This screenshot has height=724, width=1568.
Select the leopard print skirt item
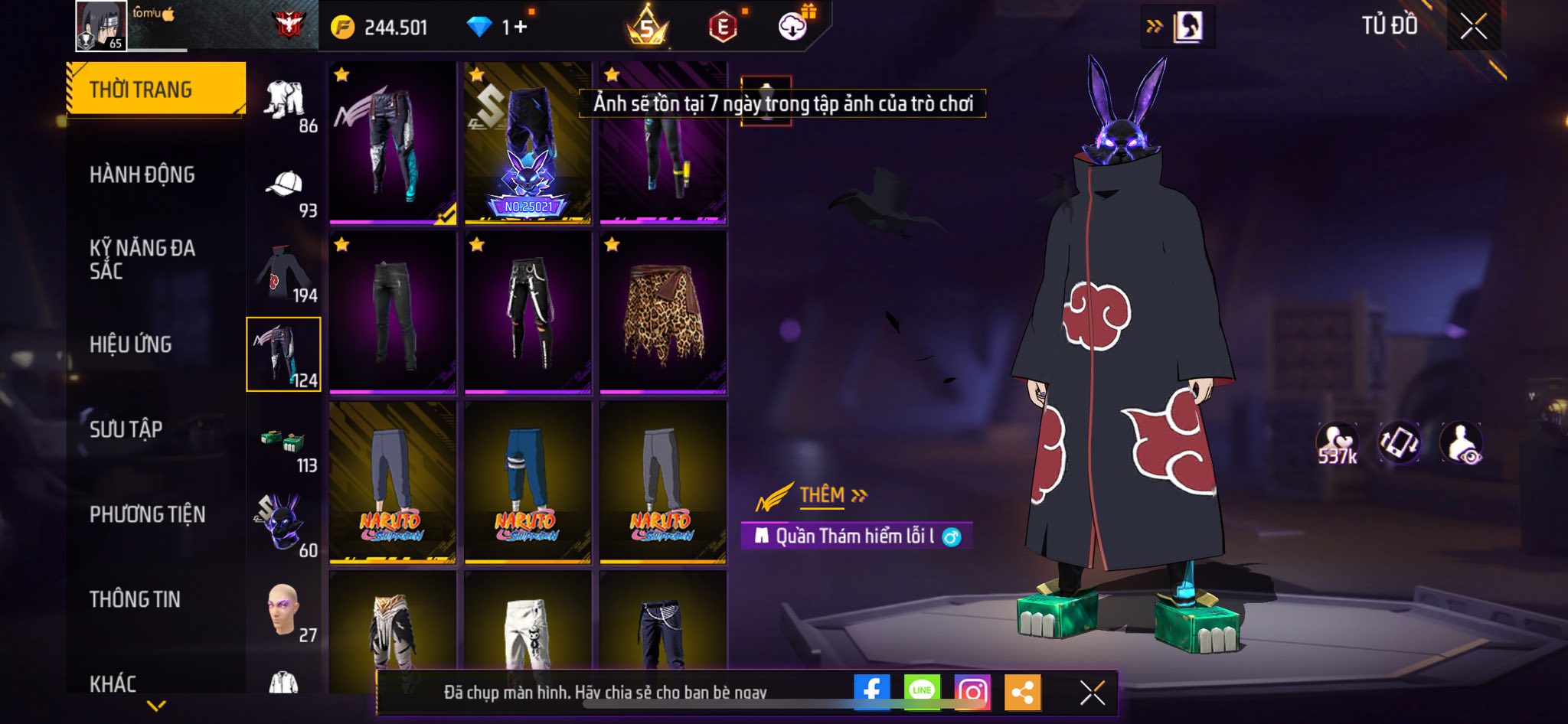click(663, 314)
